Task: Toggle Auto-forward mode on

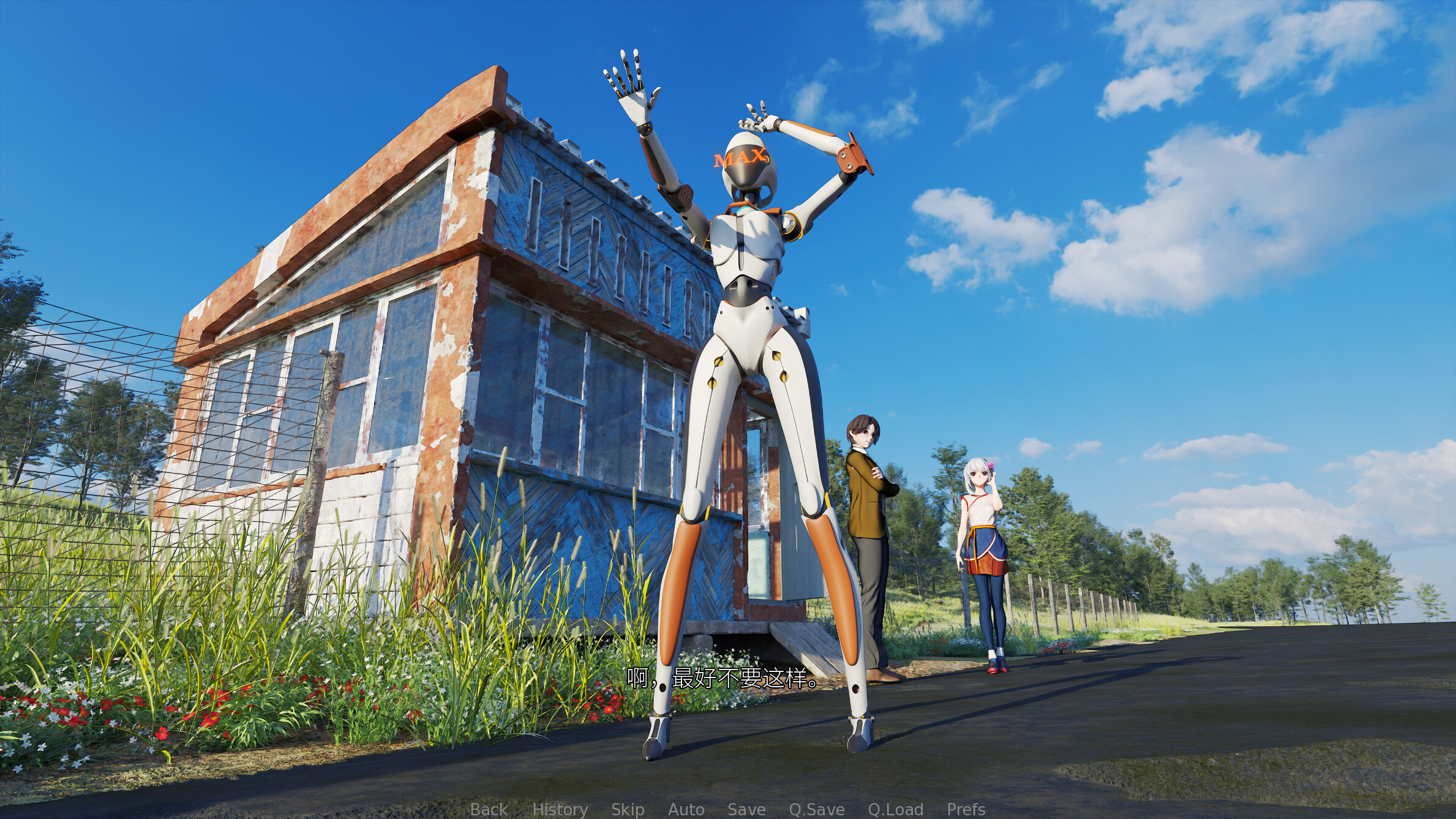Action: [x=688, y=809]
